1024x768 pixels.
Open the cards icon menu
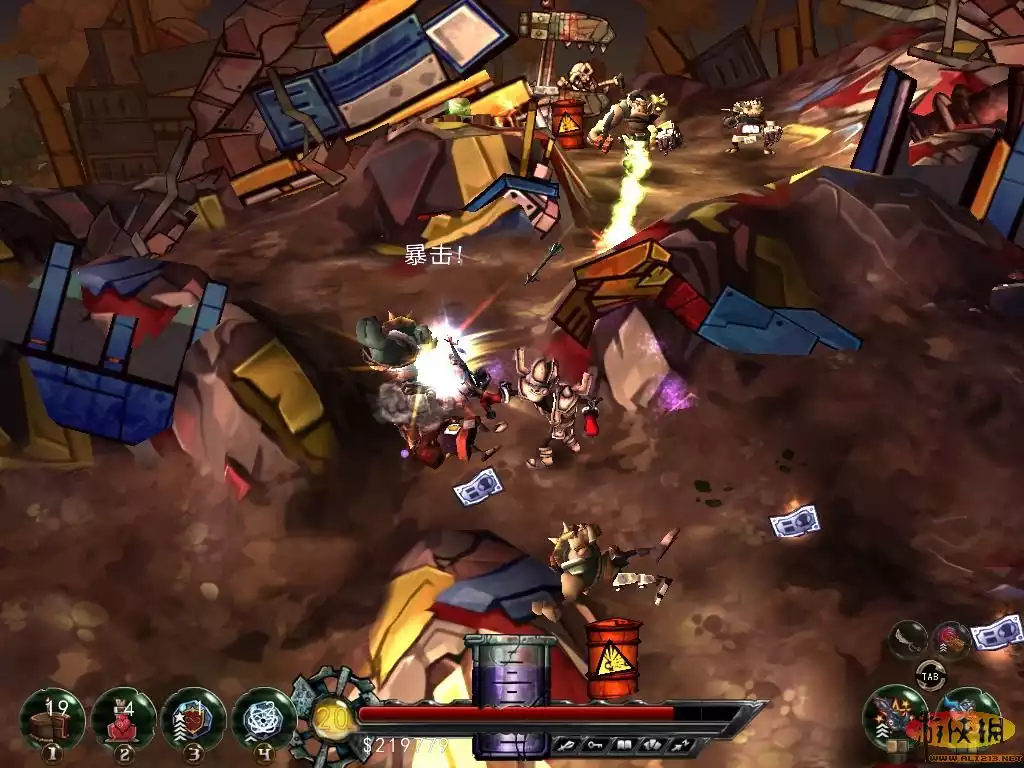click(x=651, y=745)
